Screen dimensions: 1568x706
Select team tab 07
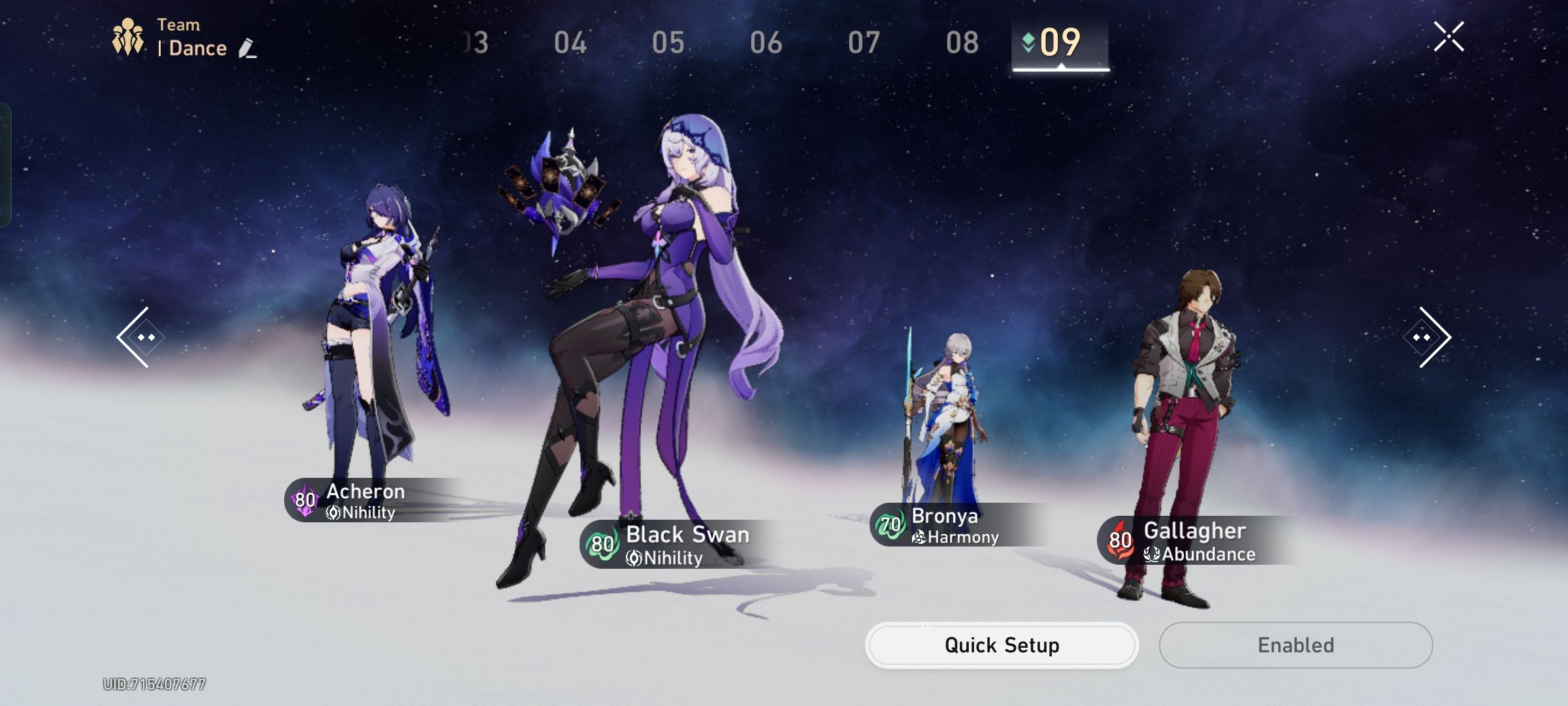point(864,41)
